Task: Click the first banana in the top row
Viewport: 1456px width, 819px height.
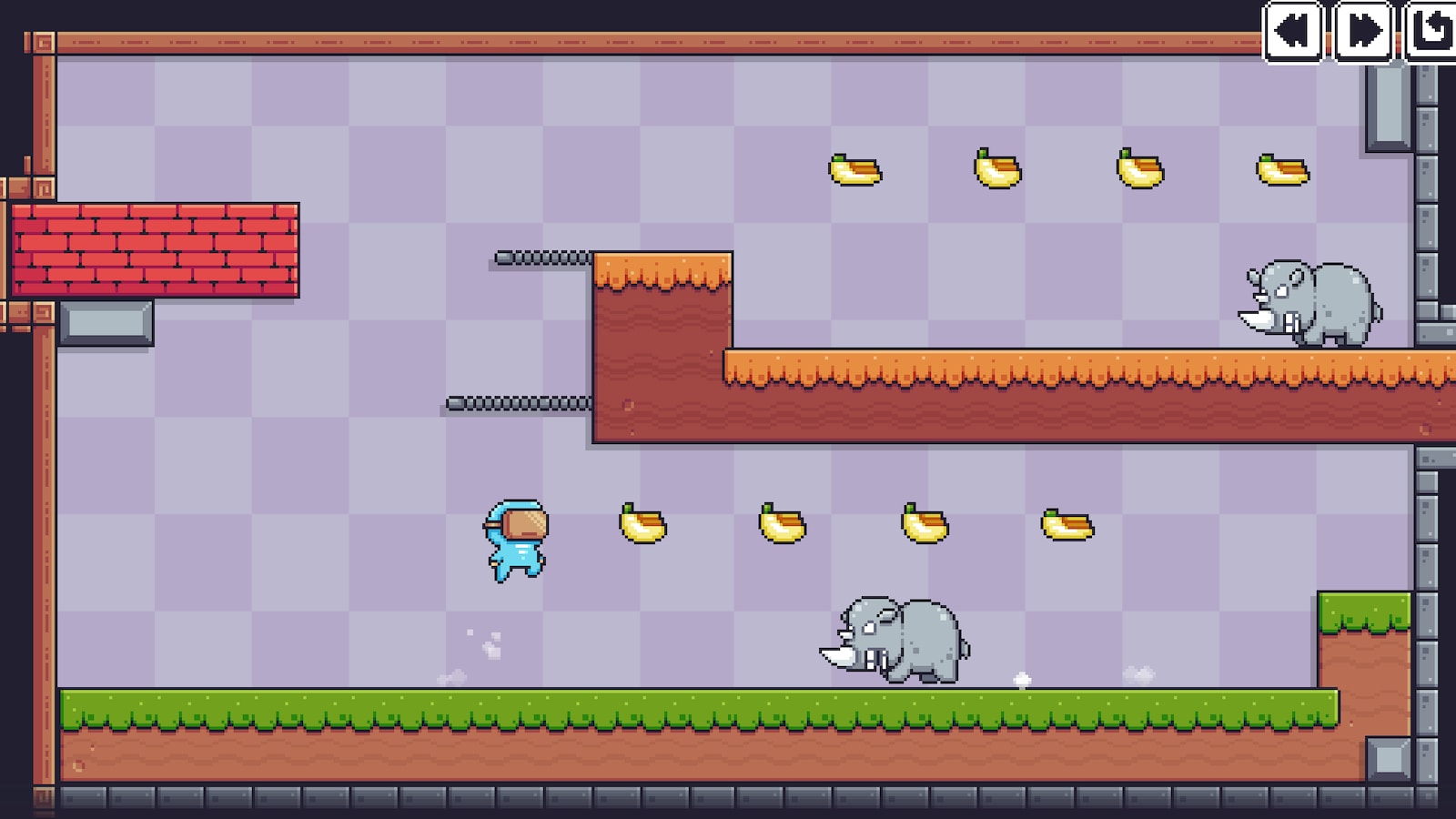Action: (854, 169)
